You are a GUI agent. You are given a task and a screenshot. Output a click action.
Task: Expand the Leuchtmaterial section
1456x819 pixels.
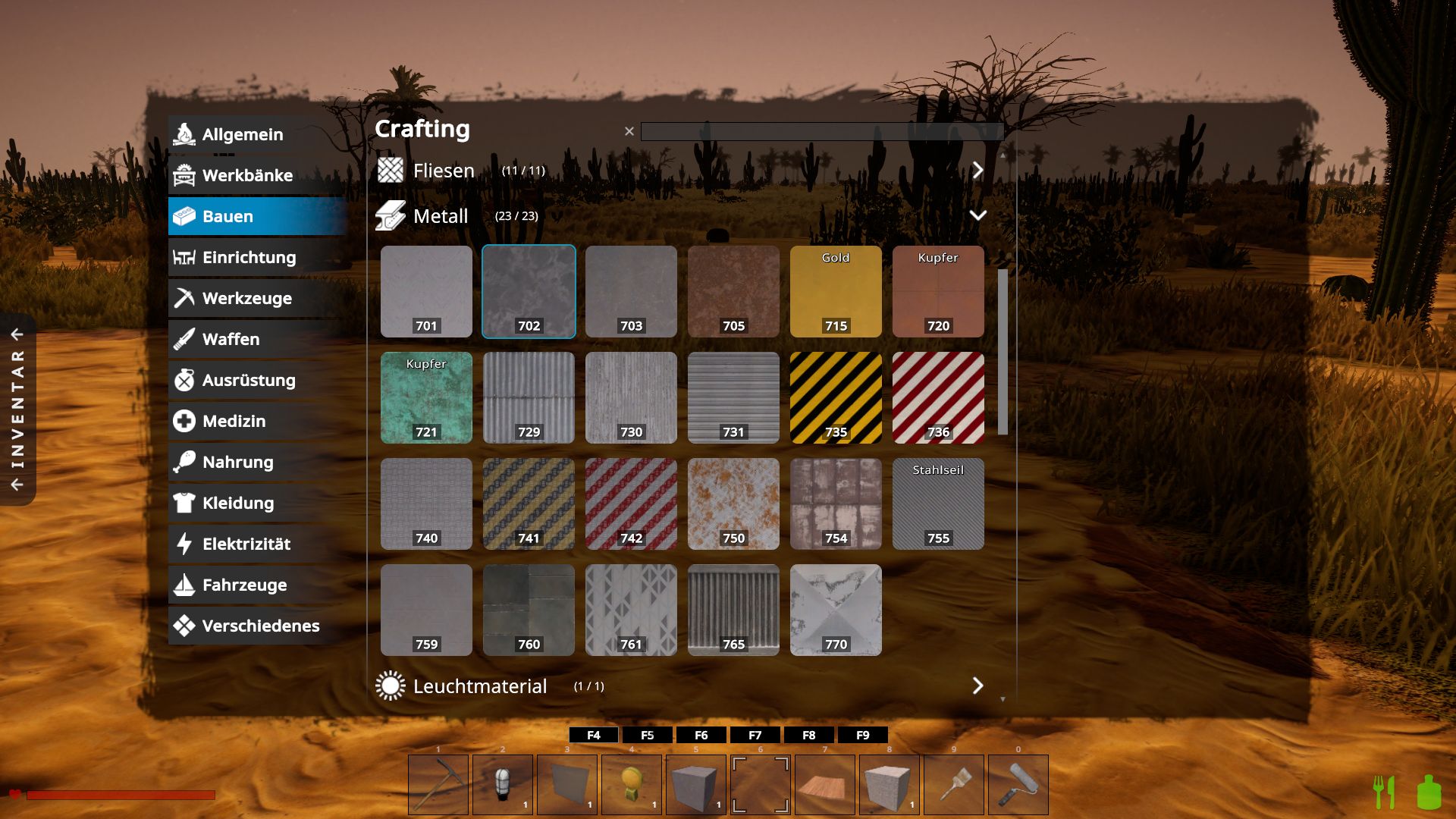pos(977,686)
